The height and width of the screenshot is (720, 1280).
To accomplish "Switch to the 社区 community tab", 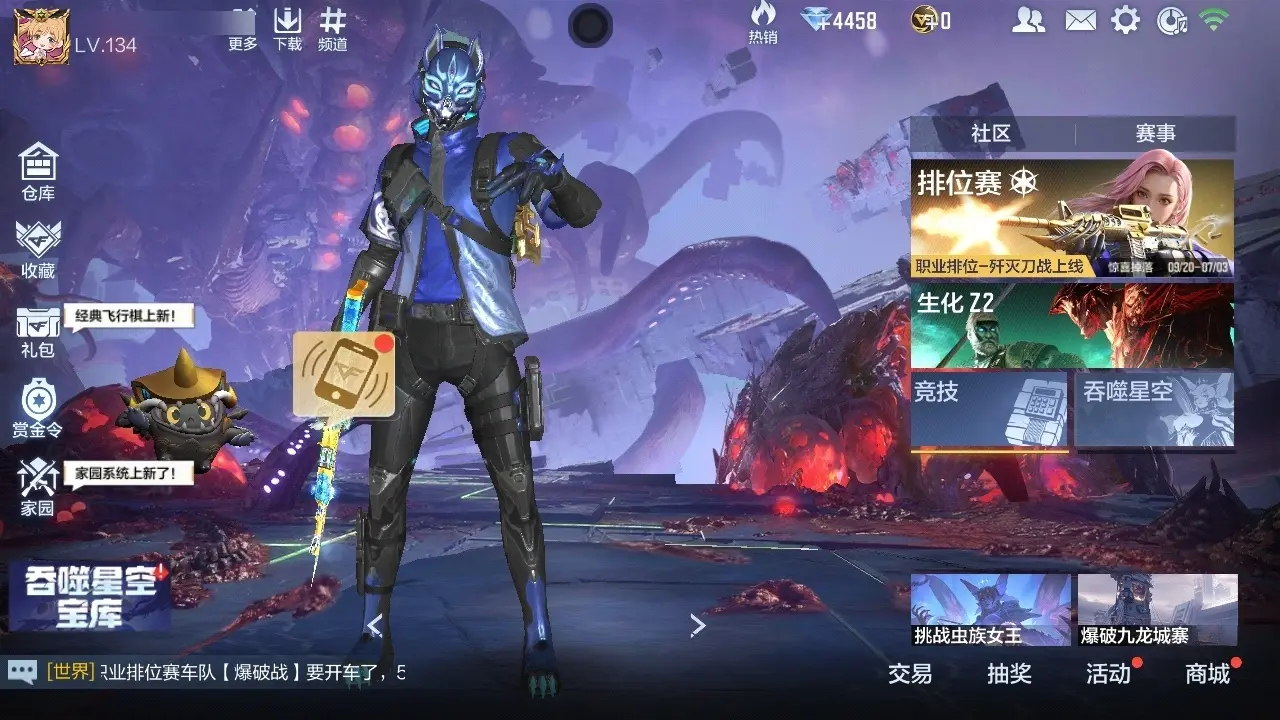I will click(x=991, y=133).
